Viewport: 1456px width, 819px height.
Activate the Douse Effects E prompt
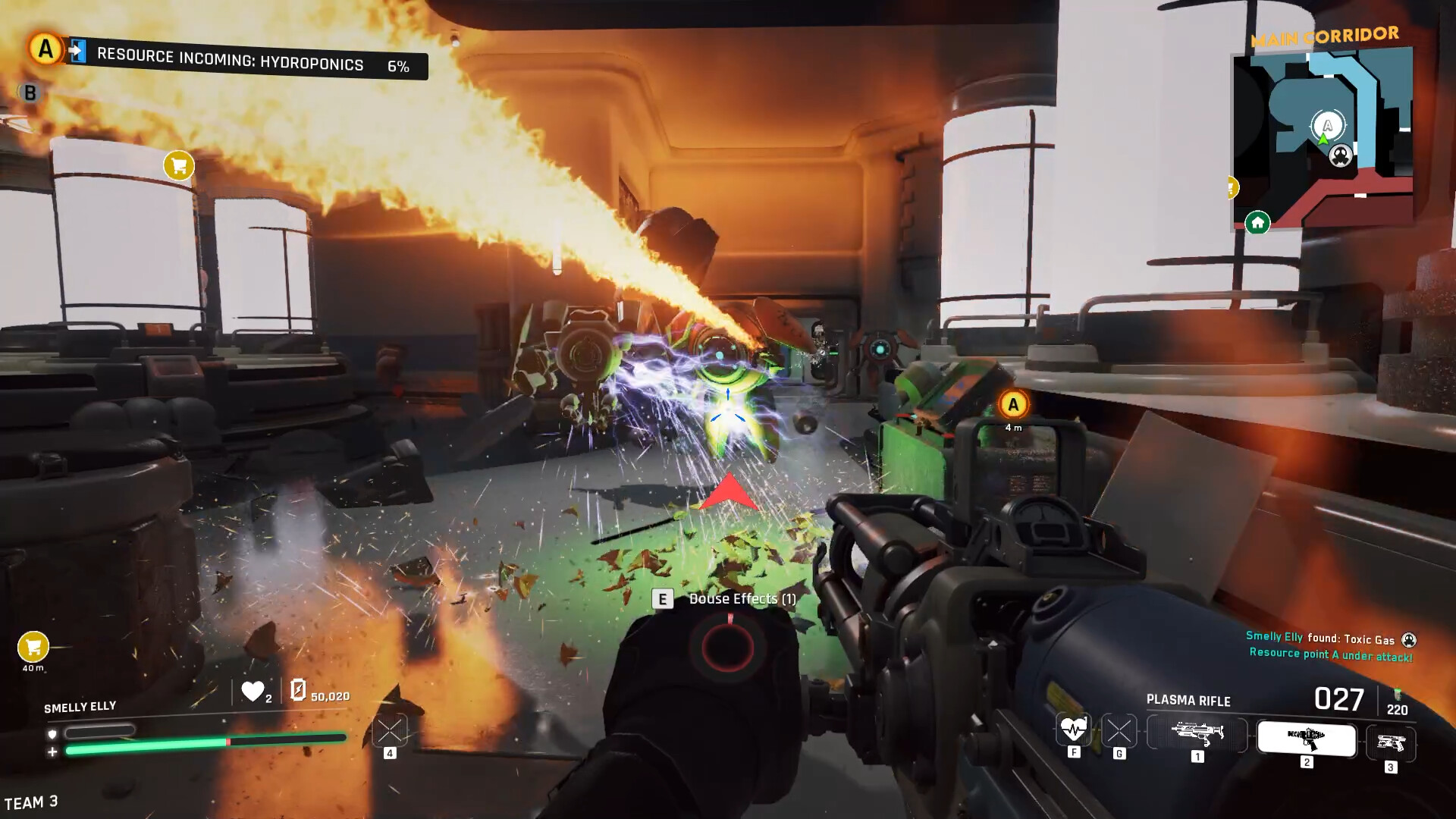tap(663, 598)
